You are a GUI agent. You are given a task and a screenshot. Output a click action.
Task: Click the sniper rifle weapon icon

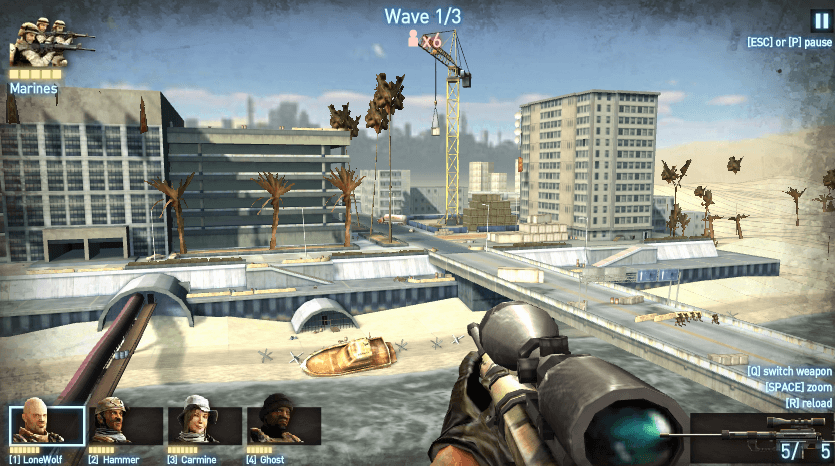click(760, 427)
